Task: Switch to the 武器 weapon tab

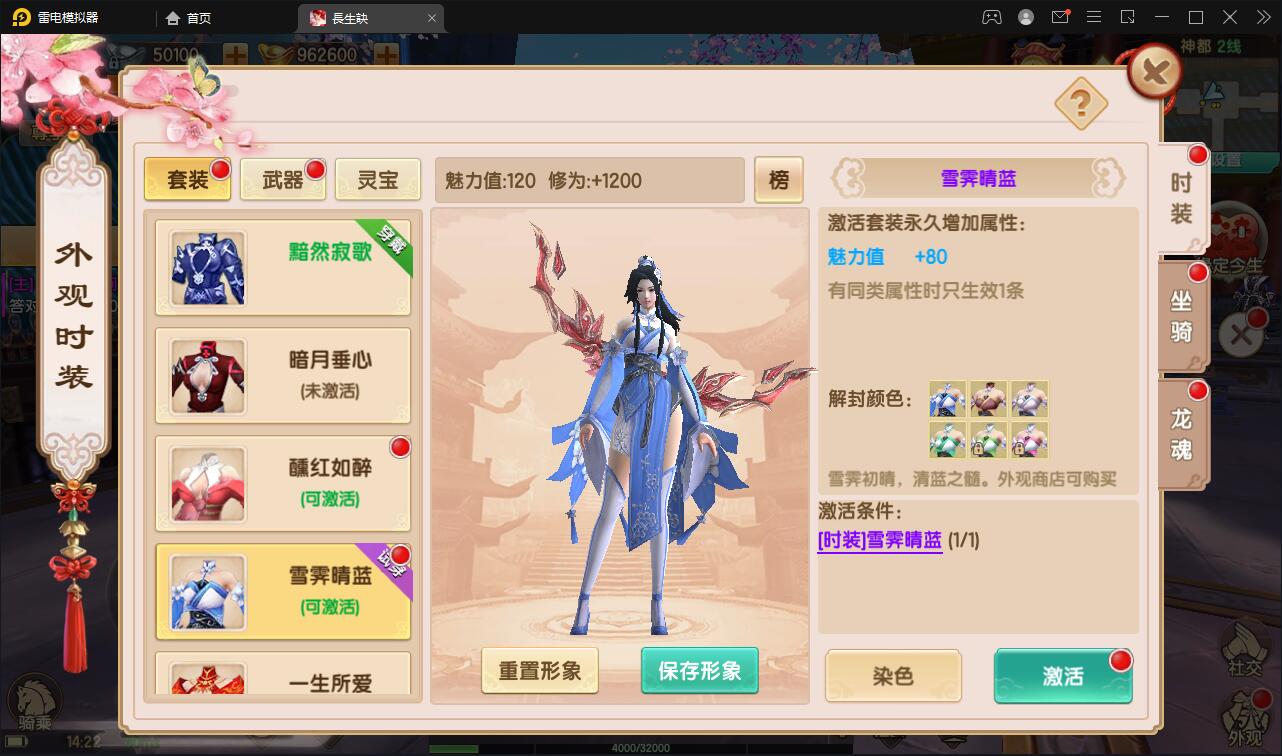Action: click(283, 180)
